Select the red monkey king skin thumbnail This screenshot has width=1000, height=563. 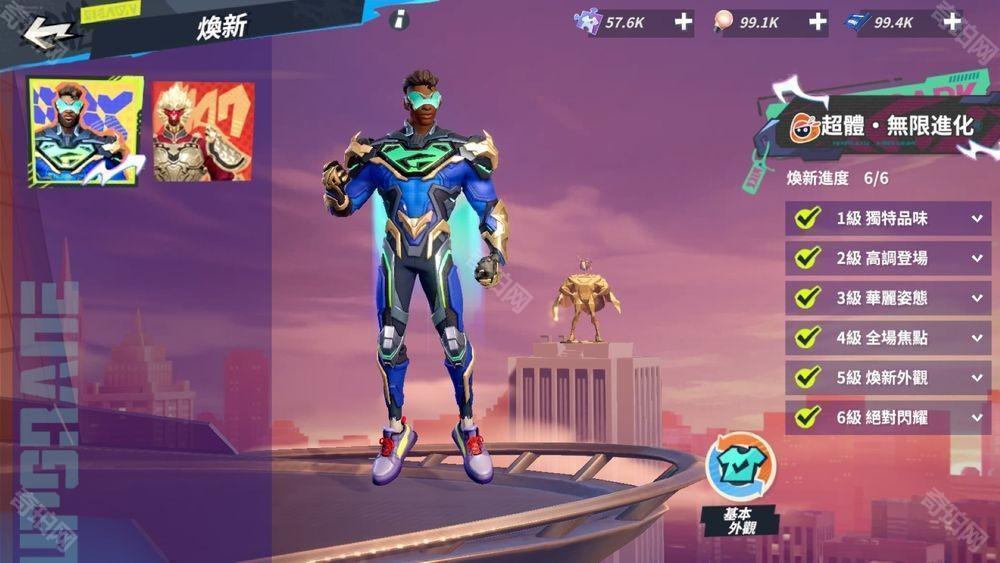[x=203, y=131]
